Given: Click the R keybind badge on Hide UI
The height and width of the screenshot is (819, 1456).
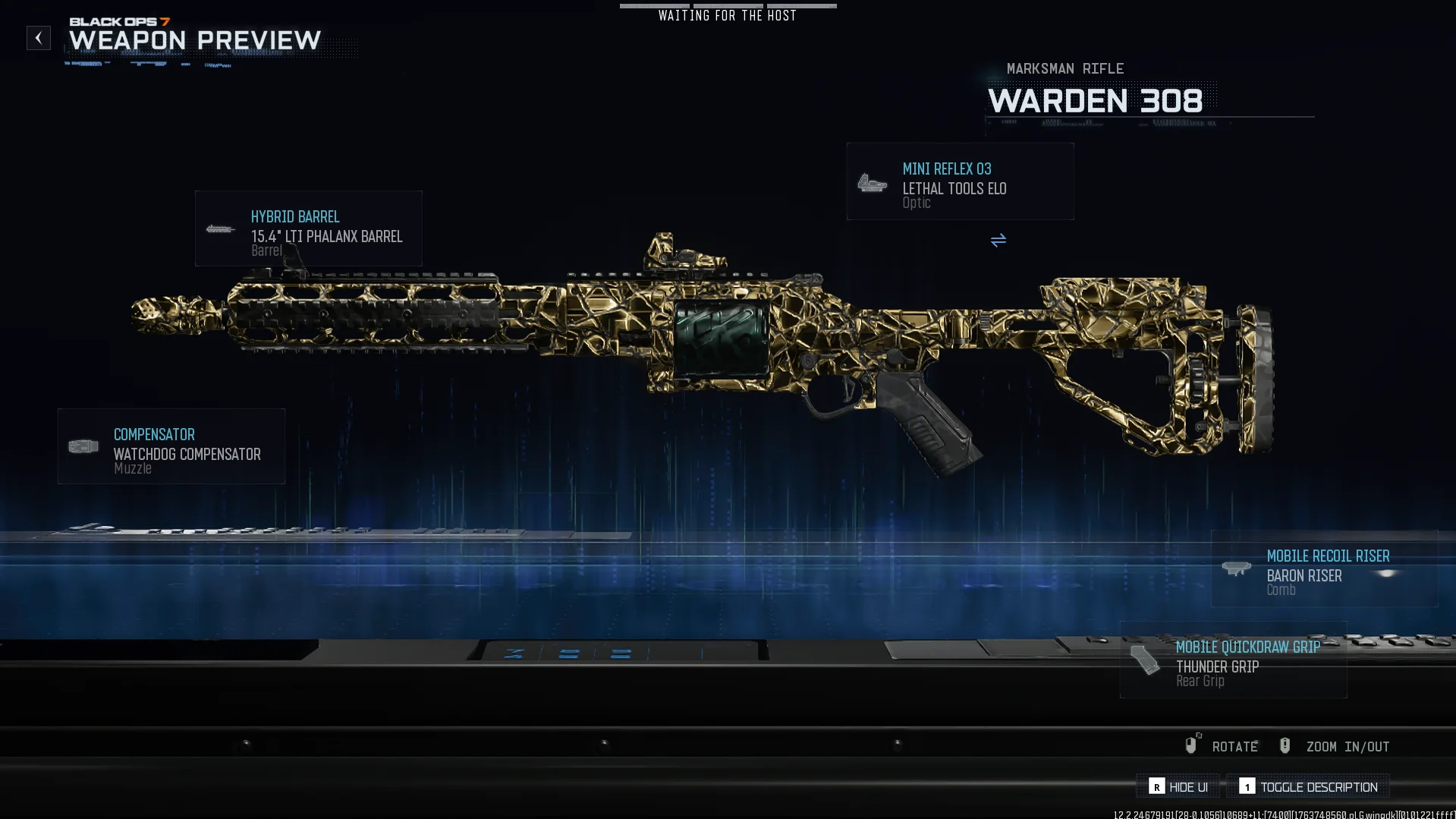Looking at the screenshot, I should [x=1156, y=787].
